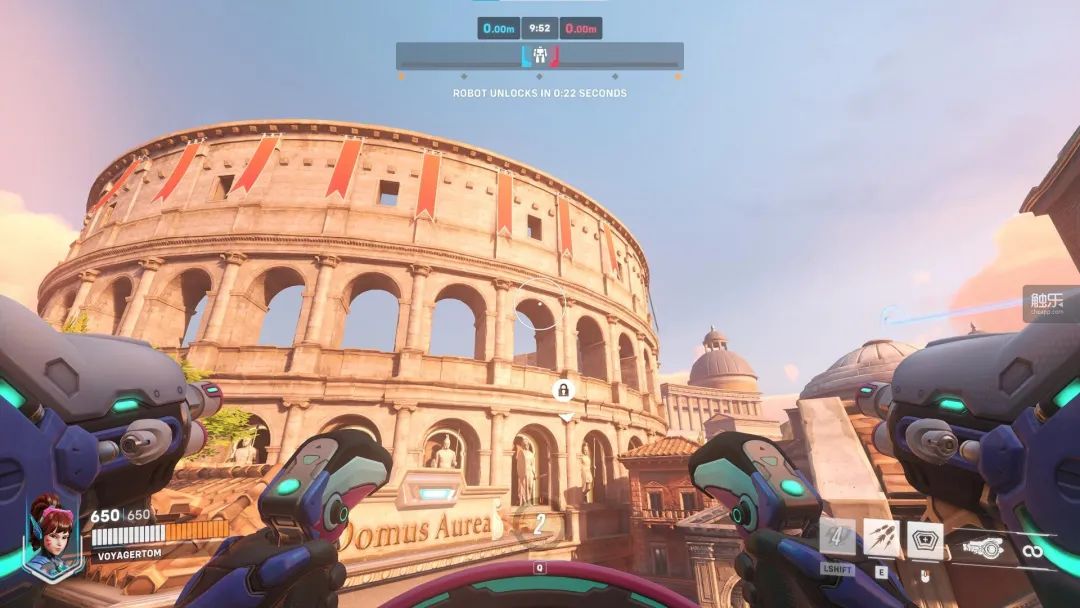1080x608 pixels.
Task: Click the robot icon on the objective tracker
Action: point(540,56)
